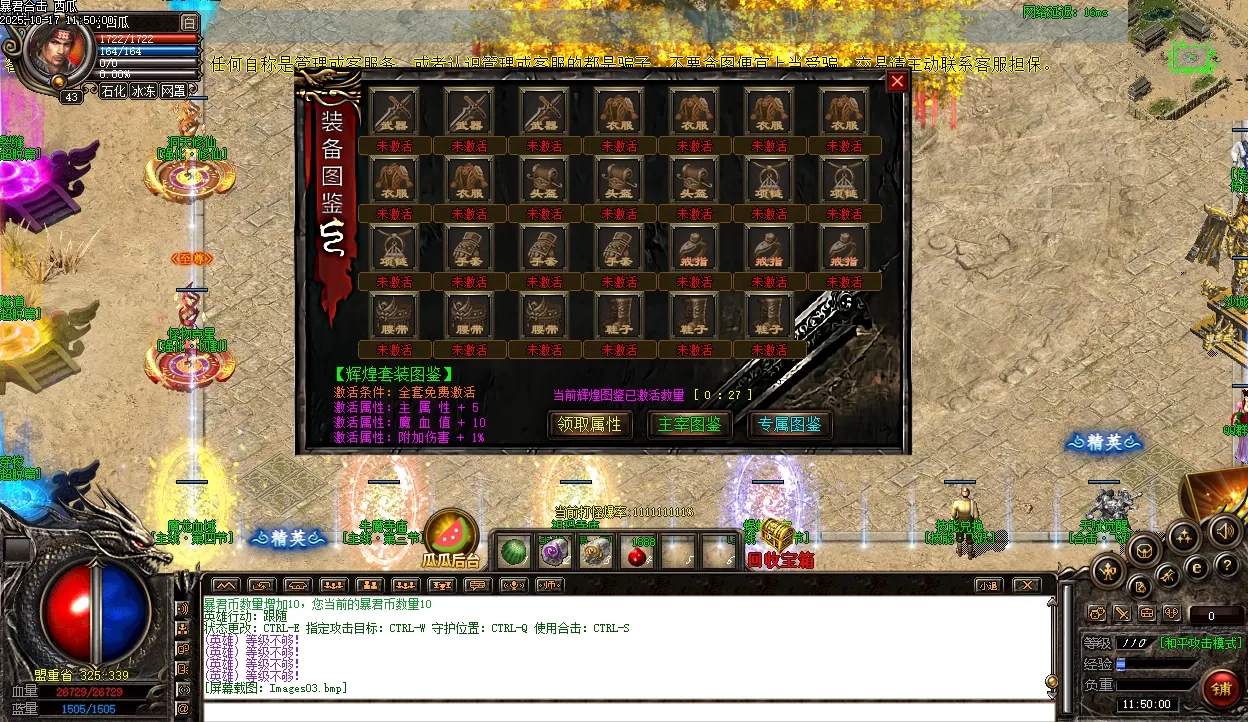Select the 冰冻 status button
This screenshot has width=1248, height=722.
tap(143, 91)
